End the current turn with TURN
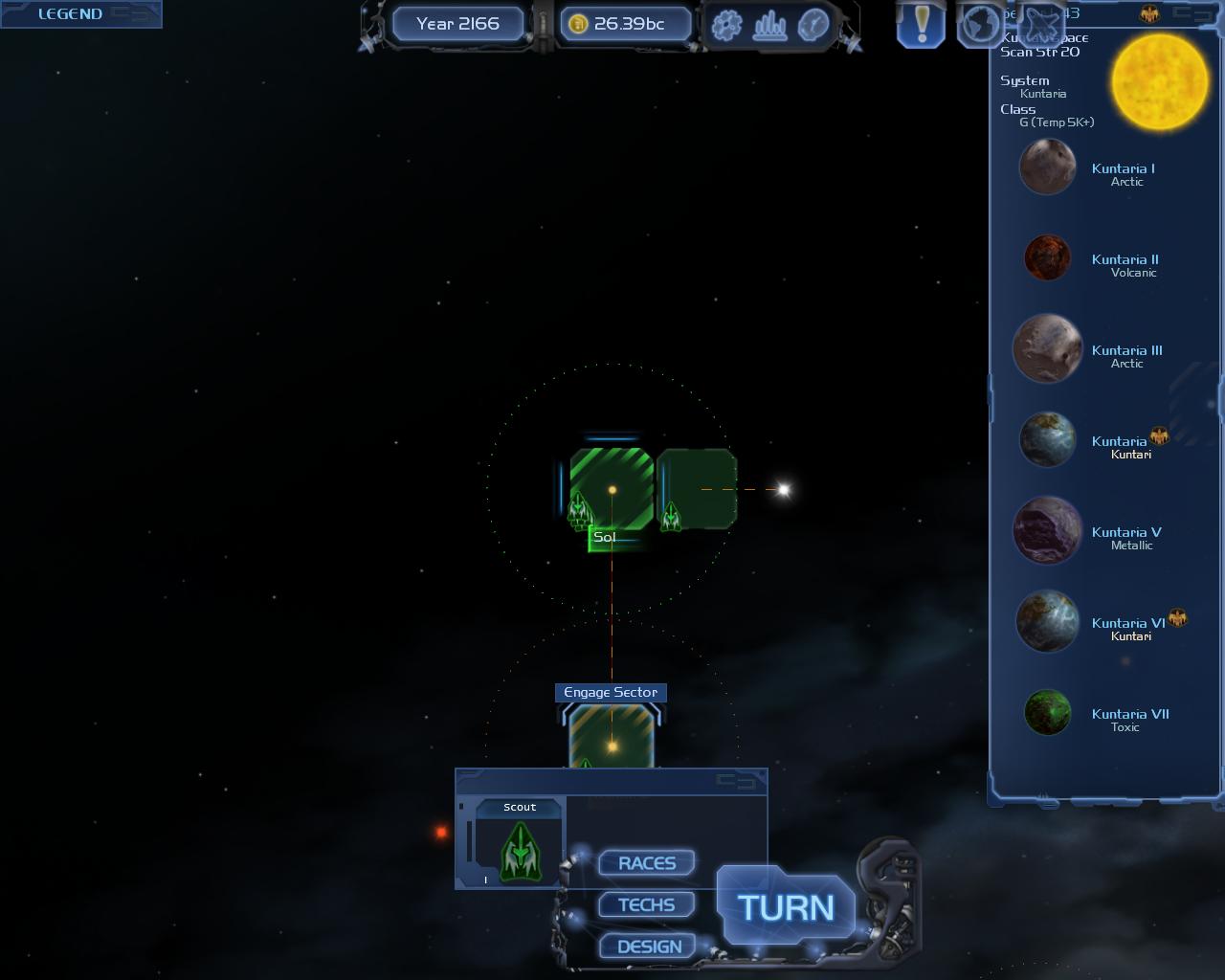The image size is (1225, 980). pyautogui.click(x=786, y=907)
